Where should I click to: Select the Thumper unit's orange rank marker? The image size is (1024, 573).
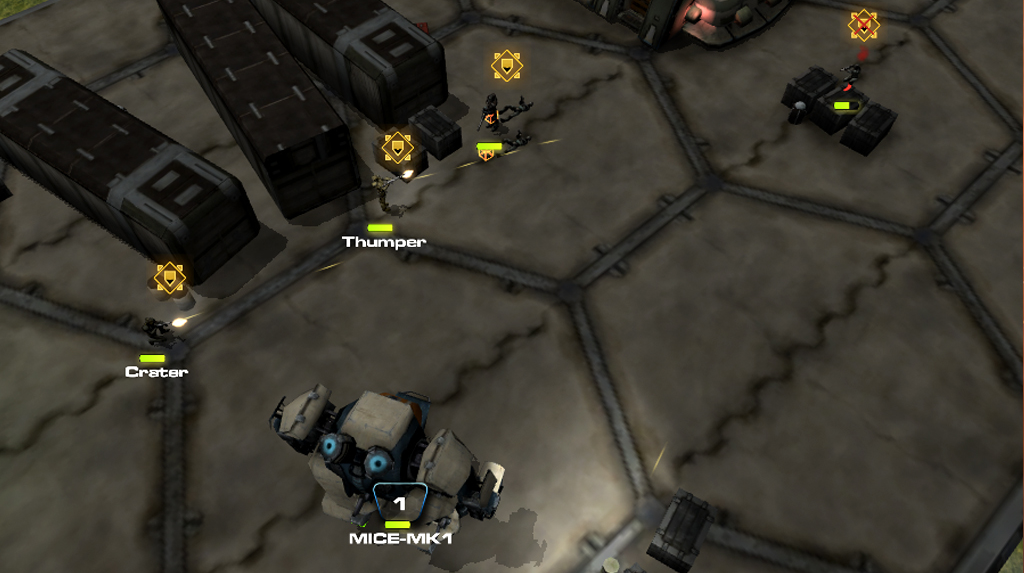click(x=398, y=148)
